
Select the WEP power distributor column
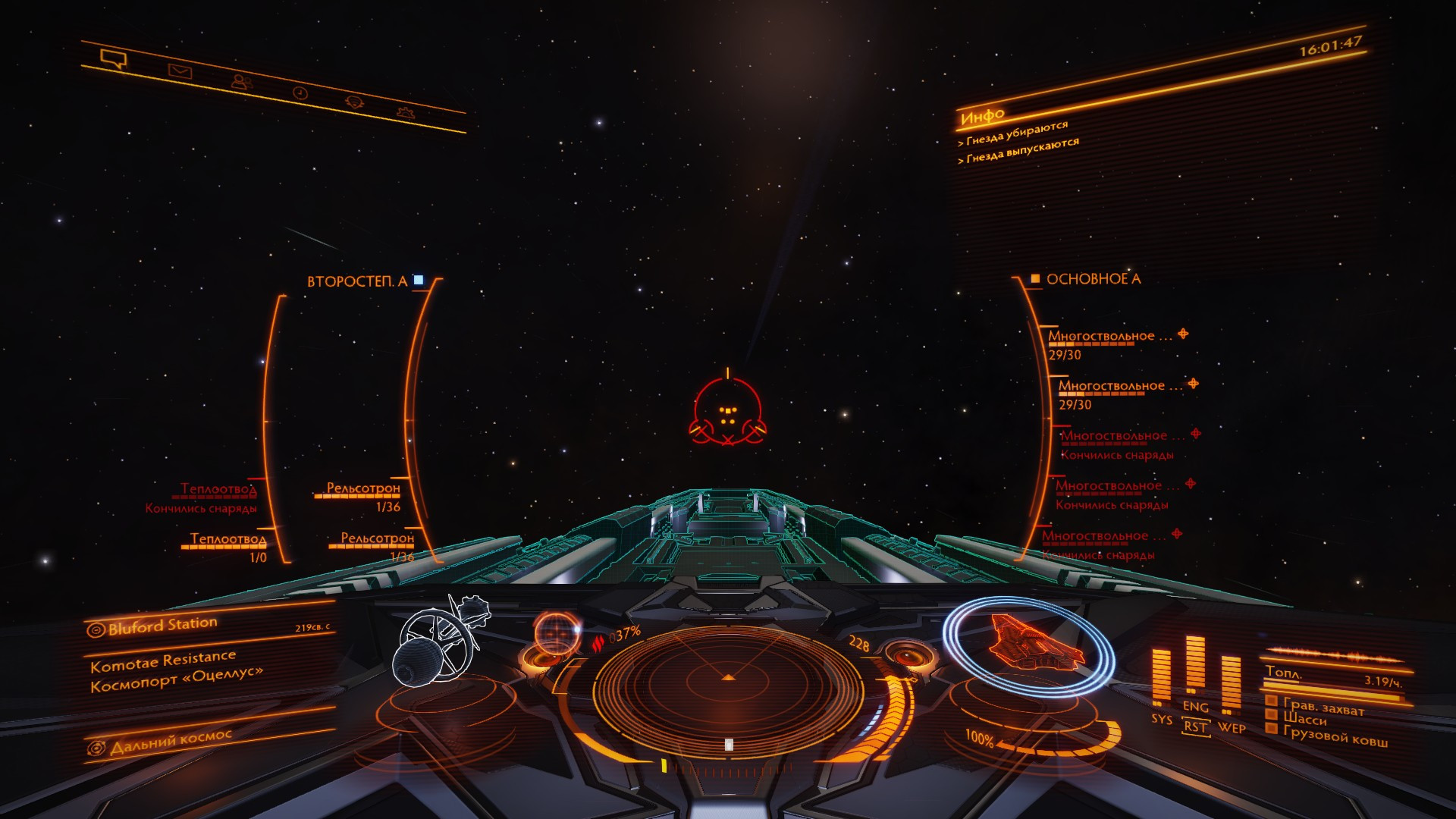coord(1231,686)
